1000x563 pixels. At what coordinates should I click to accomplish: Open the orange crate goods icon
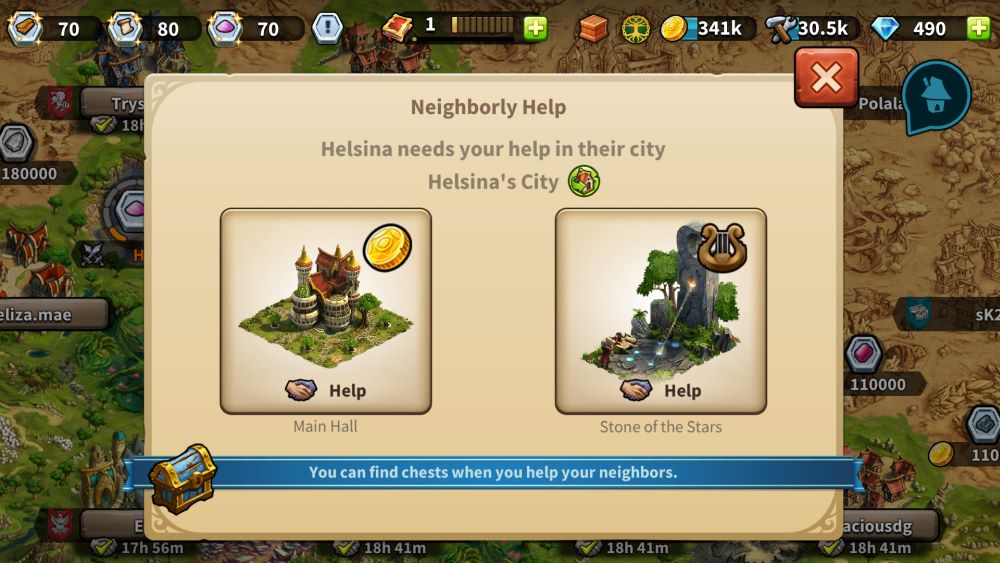click(593, 28)
